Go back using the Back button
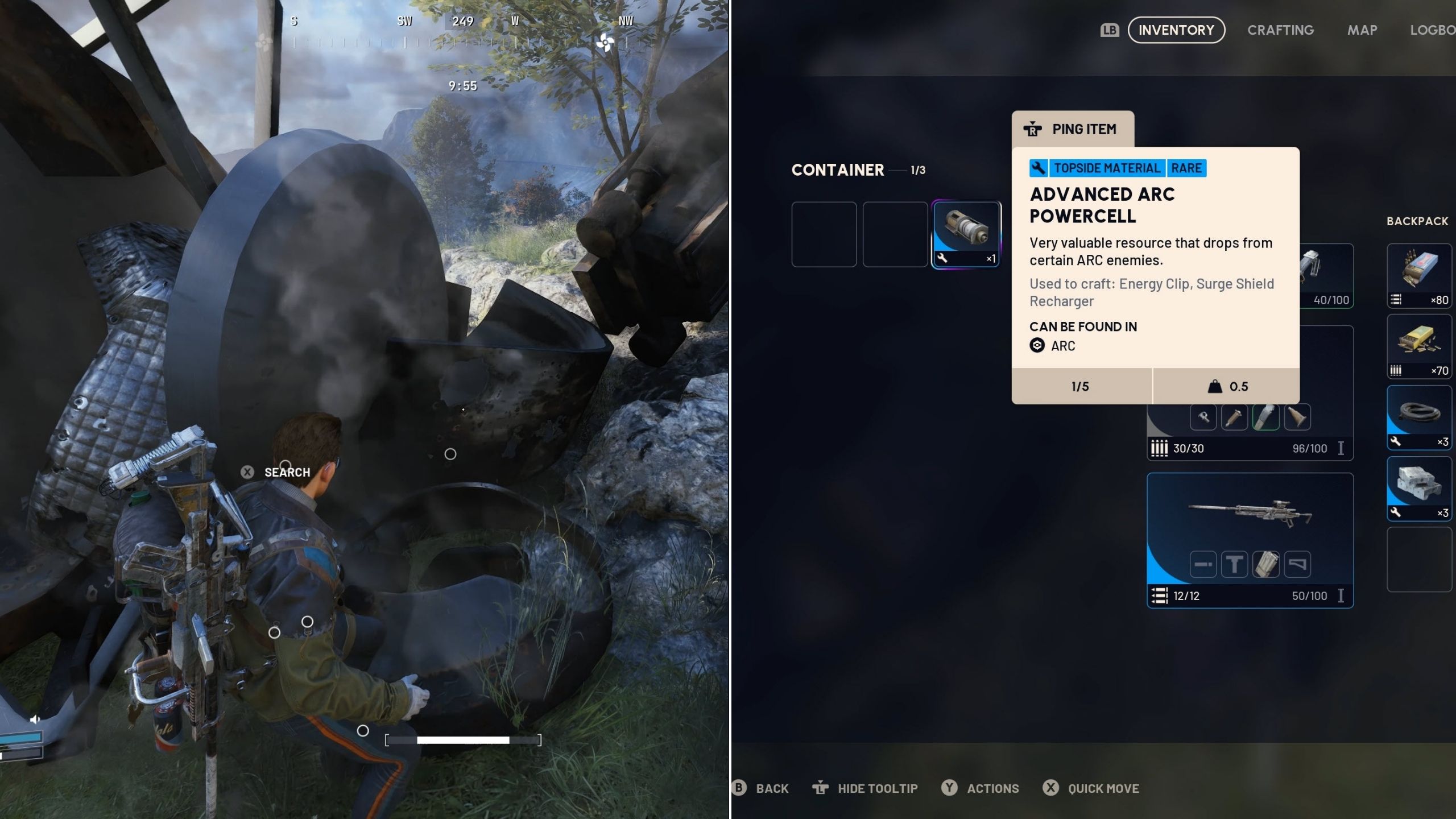The image size is (1456, 819). [762, 788]
